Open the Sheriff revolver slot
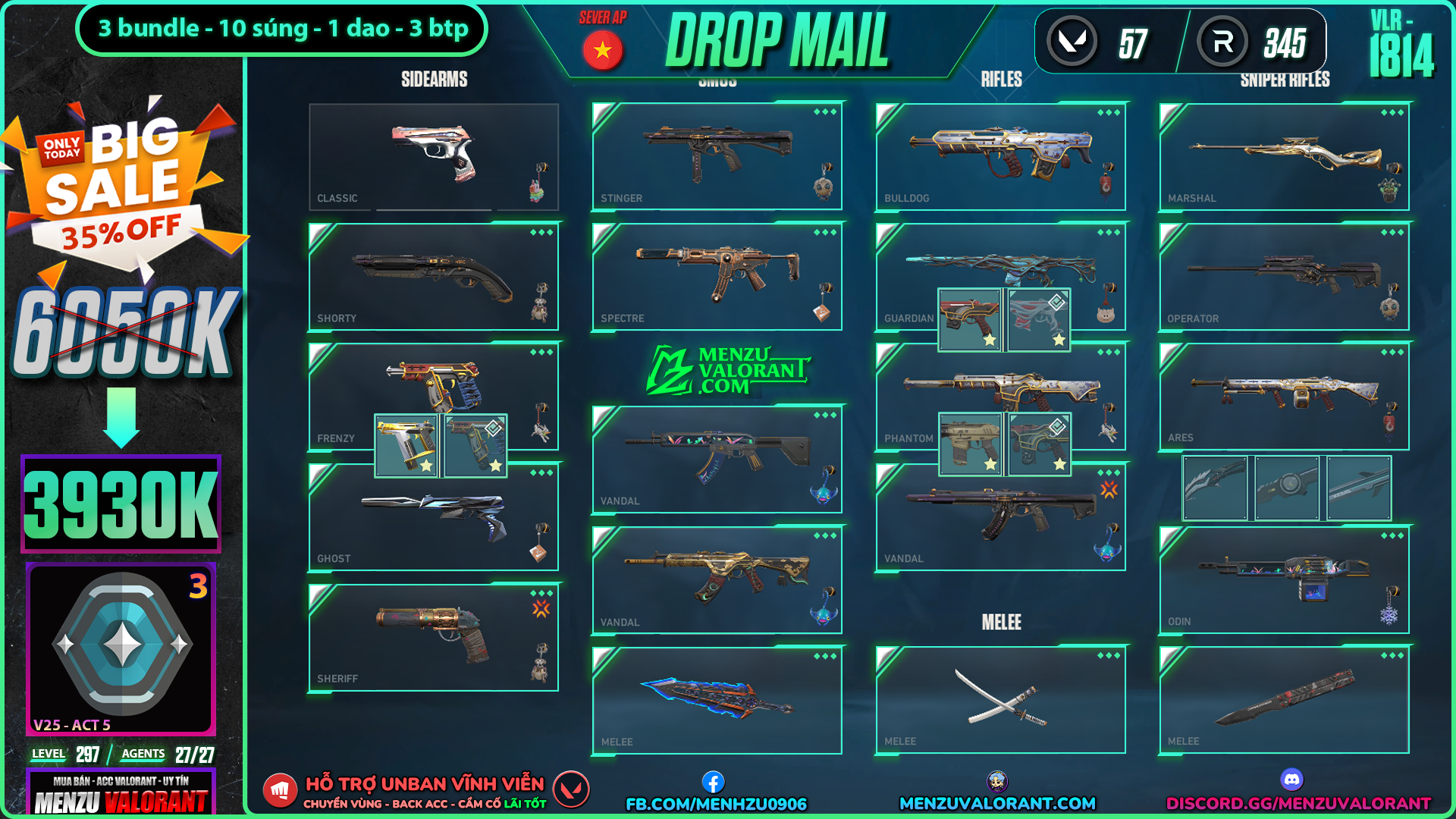Image resolution: width=1456 pixels, height=819 pixels. [x=433, y=637]
